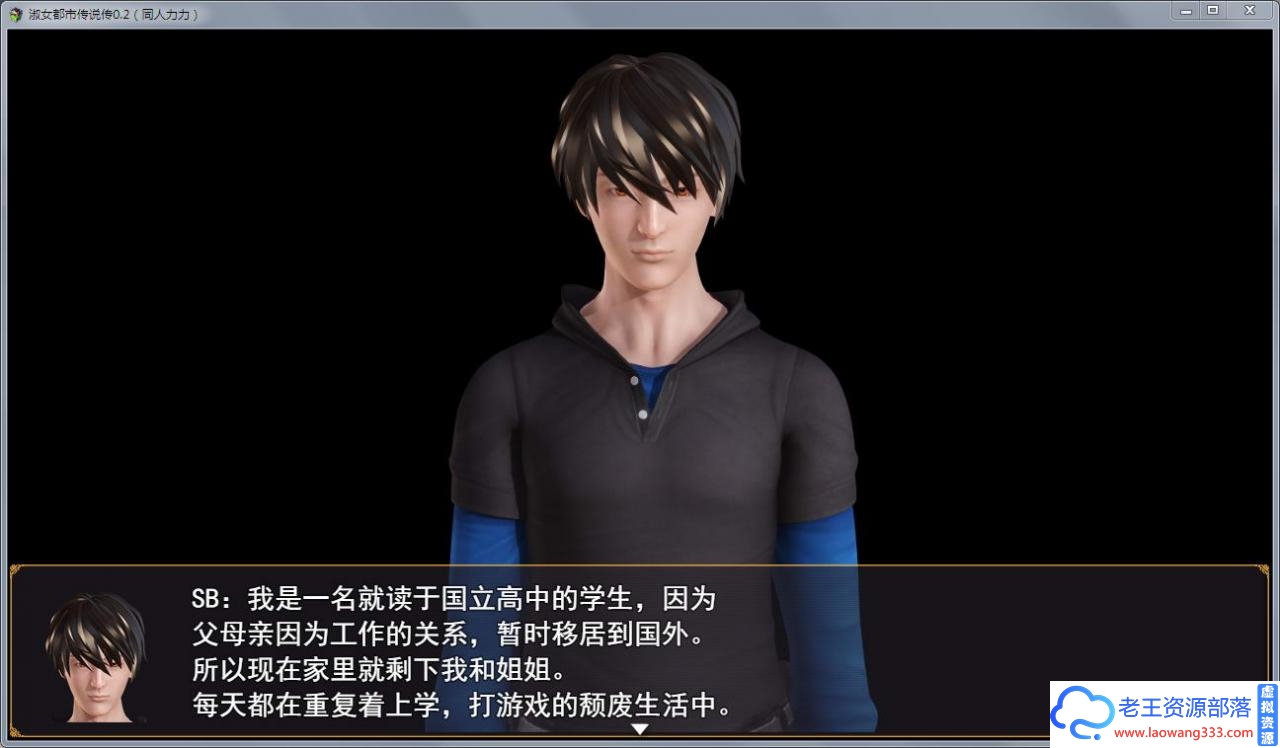The image size is (1280, 748).
Task: Click the black game backdrop area
Action: (x=200, y=300)
